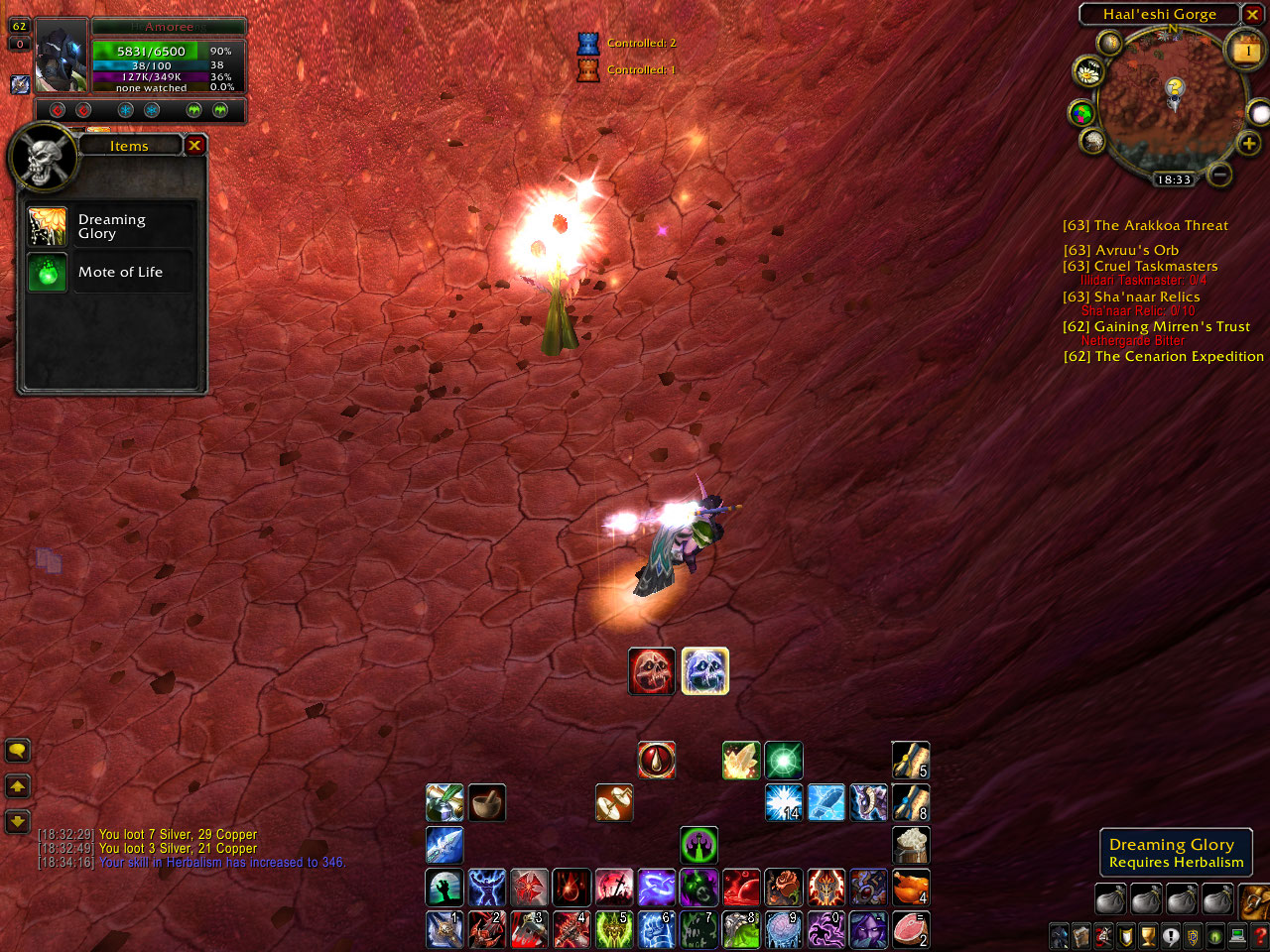Screen dimensions: 1270x952
Task: Select the Cruel Taskmasters quest entry
Action: click(x=1140, y=267)
